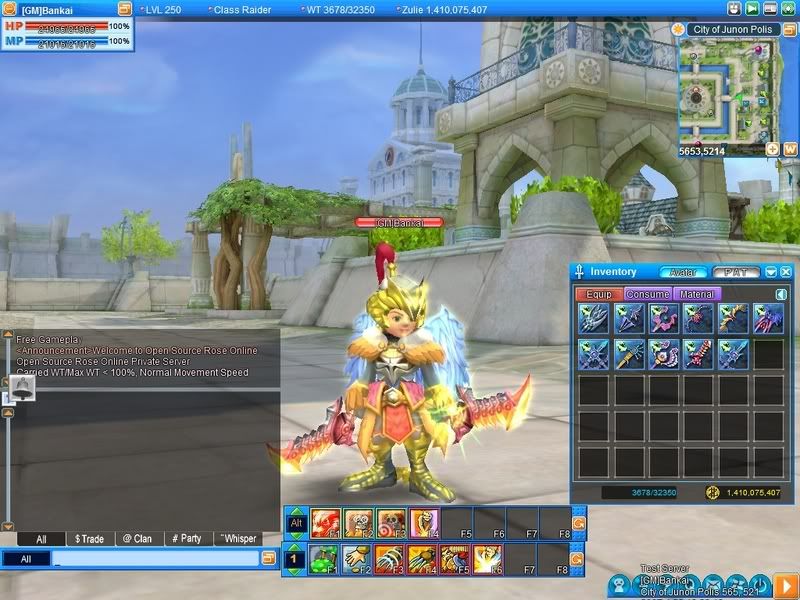Zoom in the minimap with plus button
800x600 pixels.
click(x=772, y=149)
